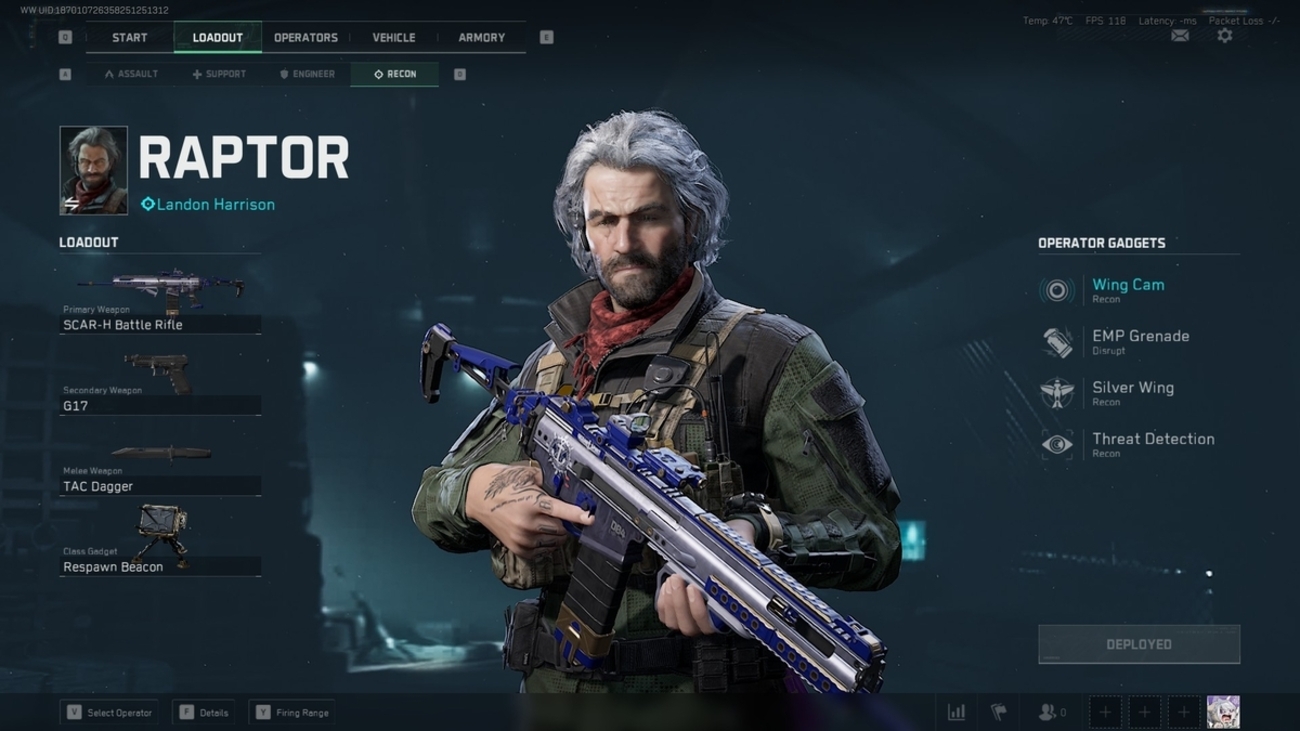This screenshot has height=731, width=1300.
Task: Select the Assault class
Action: pyautogui.click(x=131, y=74)
